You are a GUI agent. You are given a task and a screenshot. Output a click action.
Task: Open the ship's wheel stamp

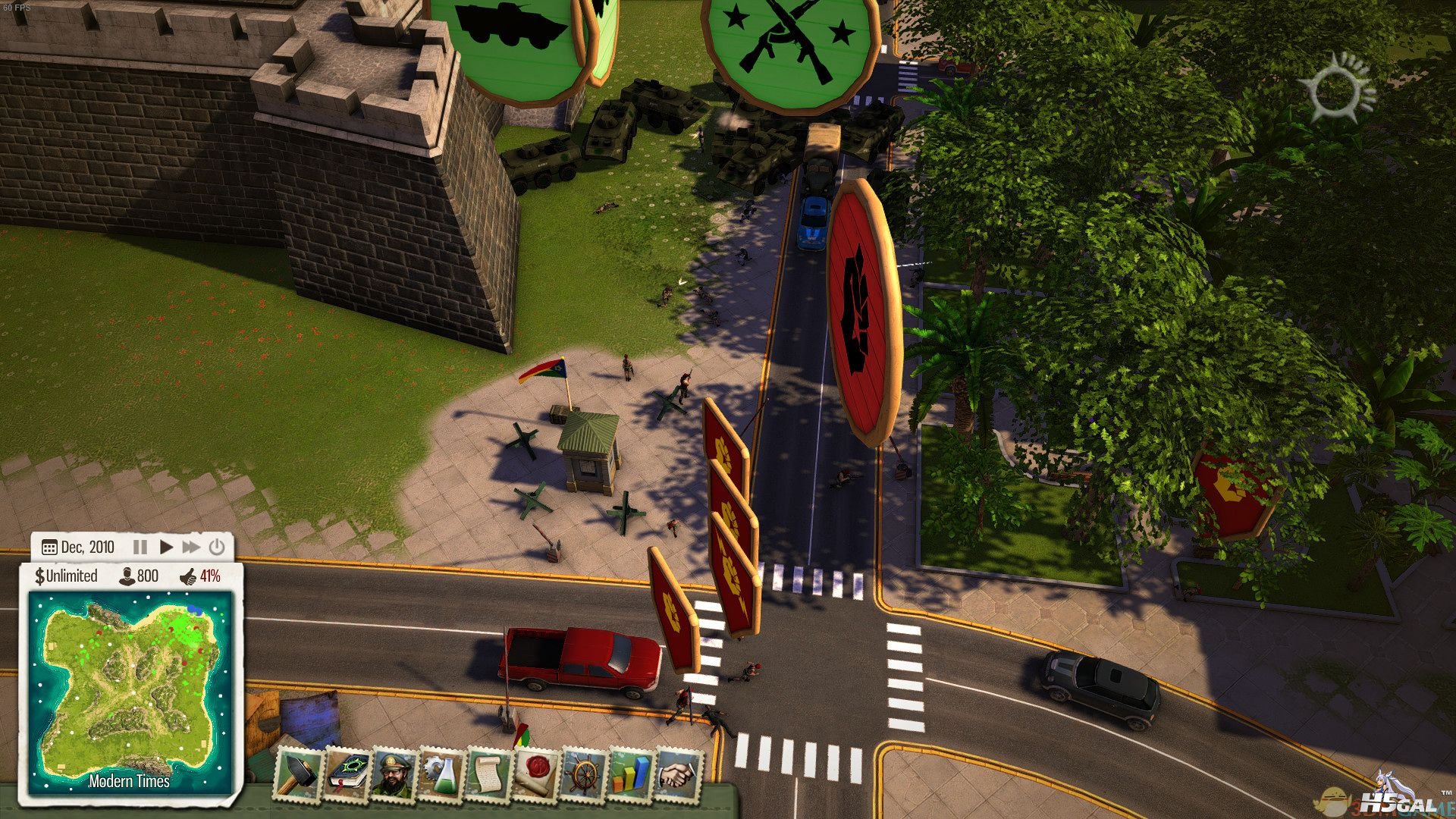click(x=585, y=773)
